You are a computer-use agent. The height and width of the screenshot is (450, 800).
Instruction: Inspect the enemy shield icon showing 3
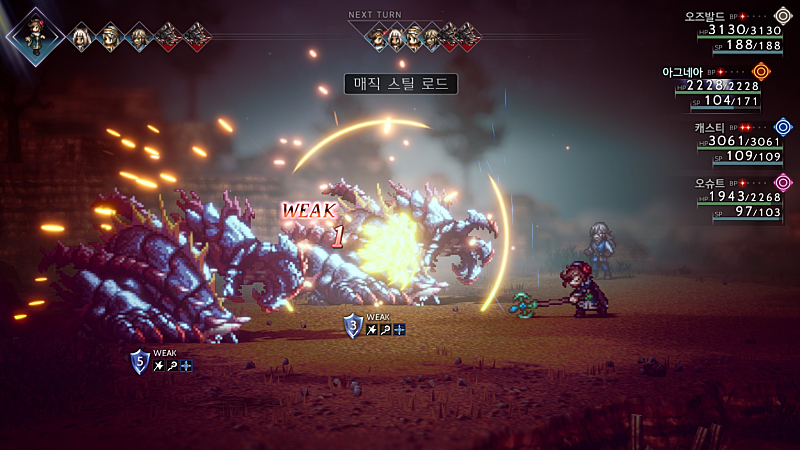pyautogui.click(x=352, y=325)
